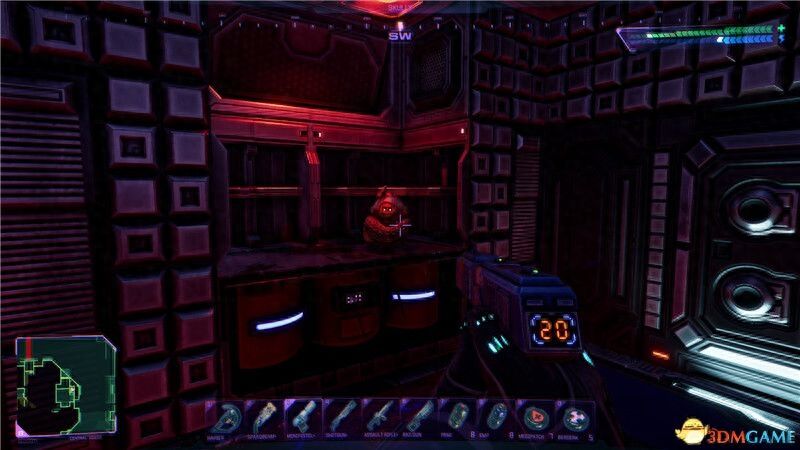Select the Wrench hotbar slot

pos(226,416)
